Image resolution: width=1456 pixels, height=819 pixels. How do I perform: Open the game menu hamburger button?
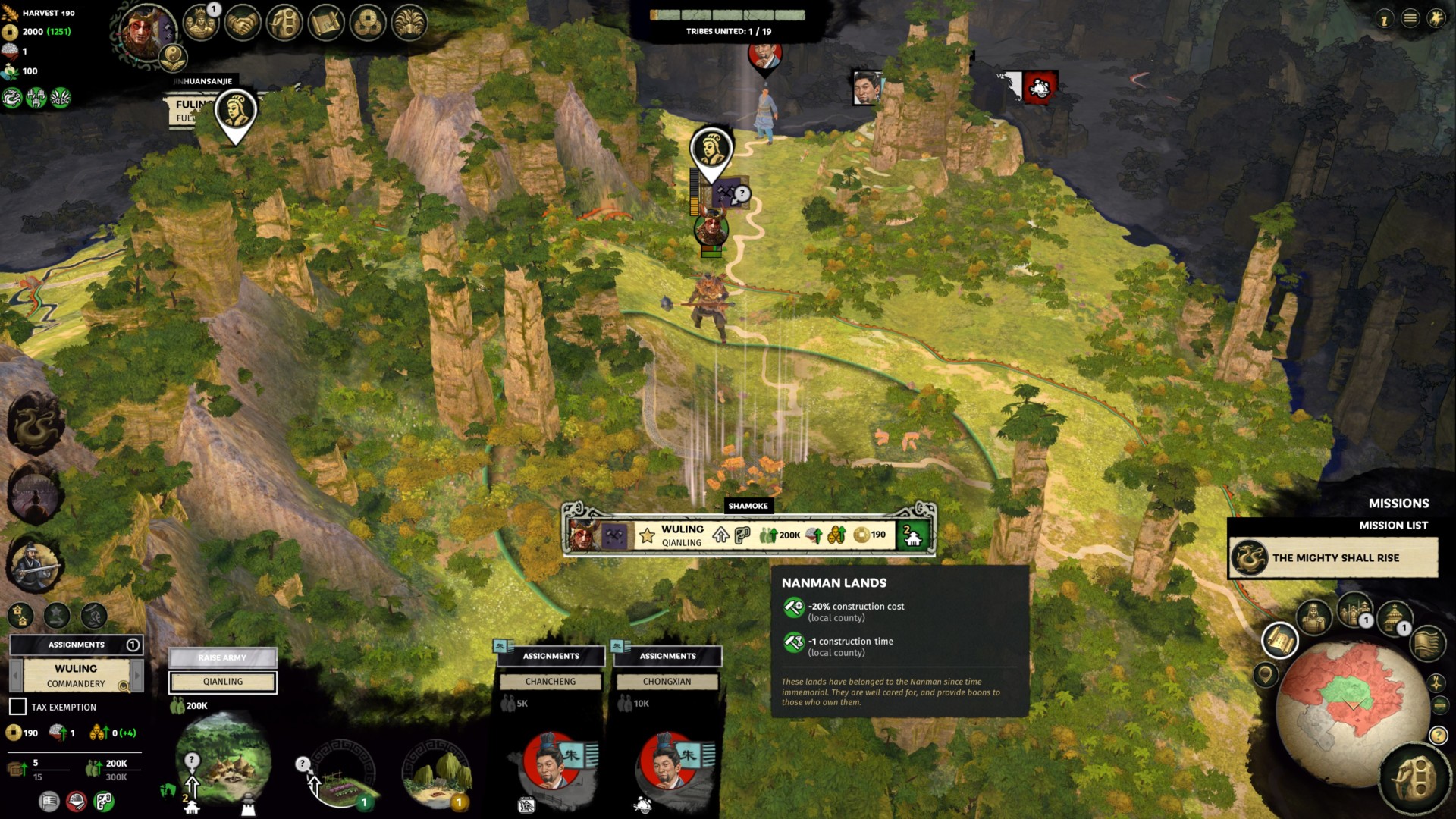pyautogui.click(x=1410, y=19)
